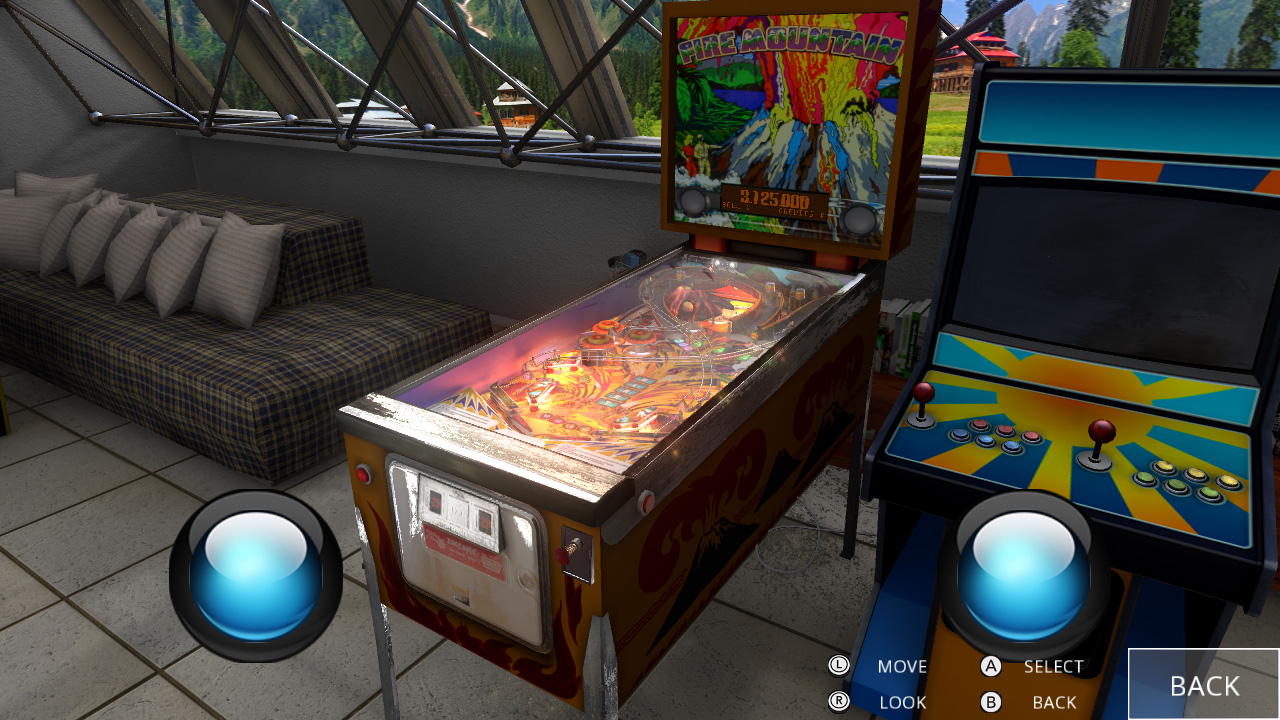Image resolution: width=1280 pixels, height=720 pixels.
Task: Click the SELECT label in the legend
Action: click(1052, 666)
